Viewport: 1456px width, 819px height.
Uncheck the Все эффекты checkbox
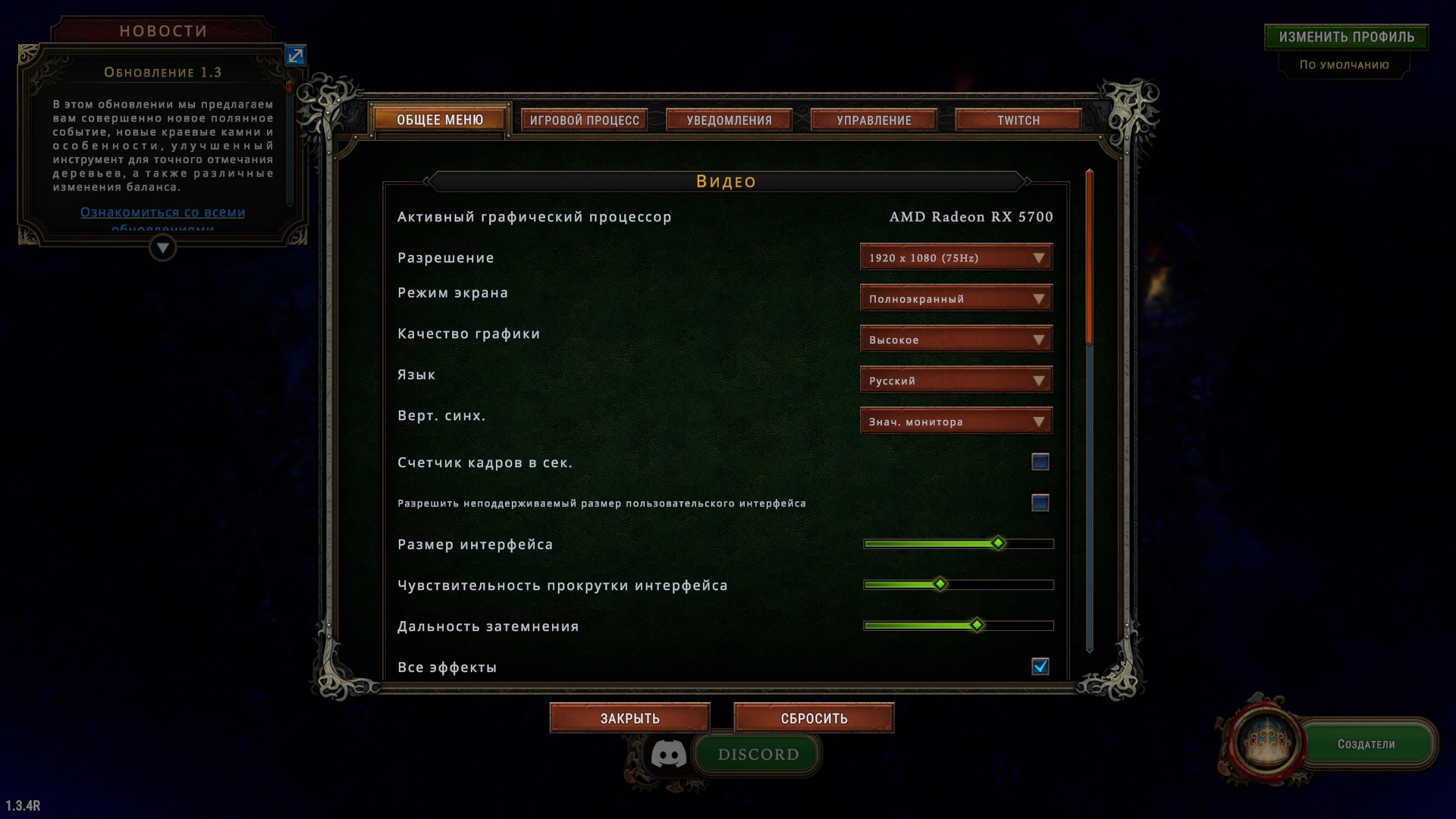coord(1040,667)
